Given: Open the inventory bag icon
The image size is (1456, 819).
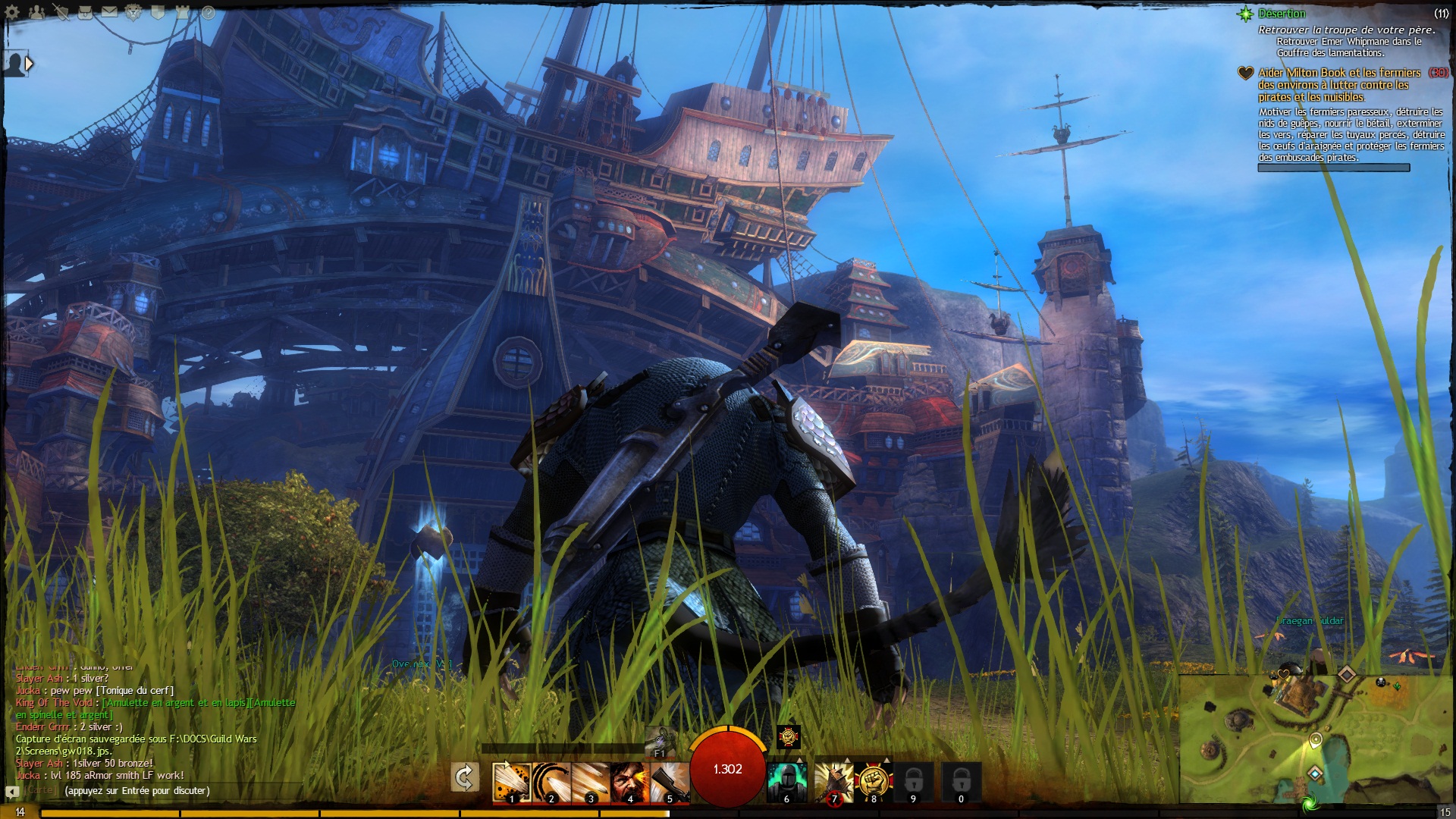Looking at the screenshot, I should point(86,12).
